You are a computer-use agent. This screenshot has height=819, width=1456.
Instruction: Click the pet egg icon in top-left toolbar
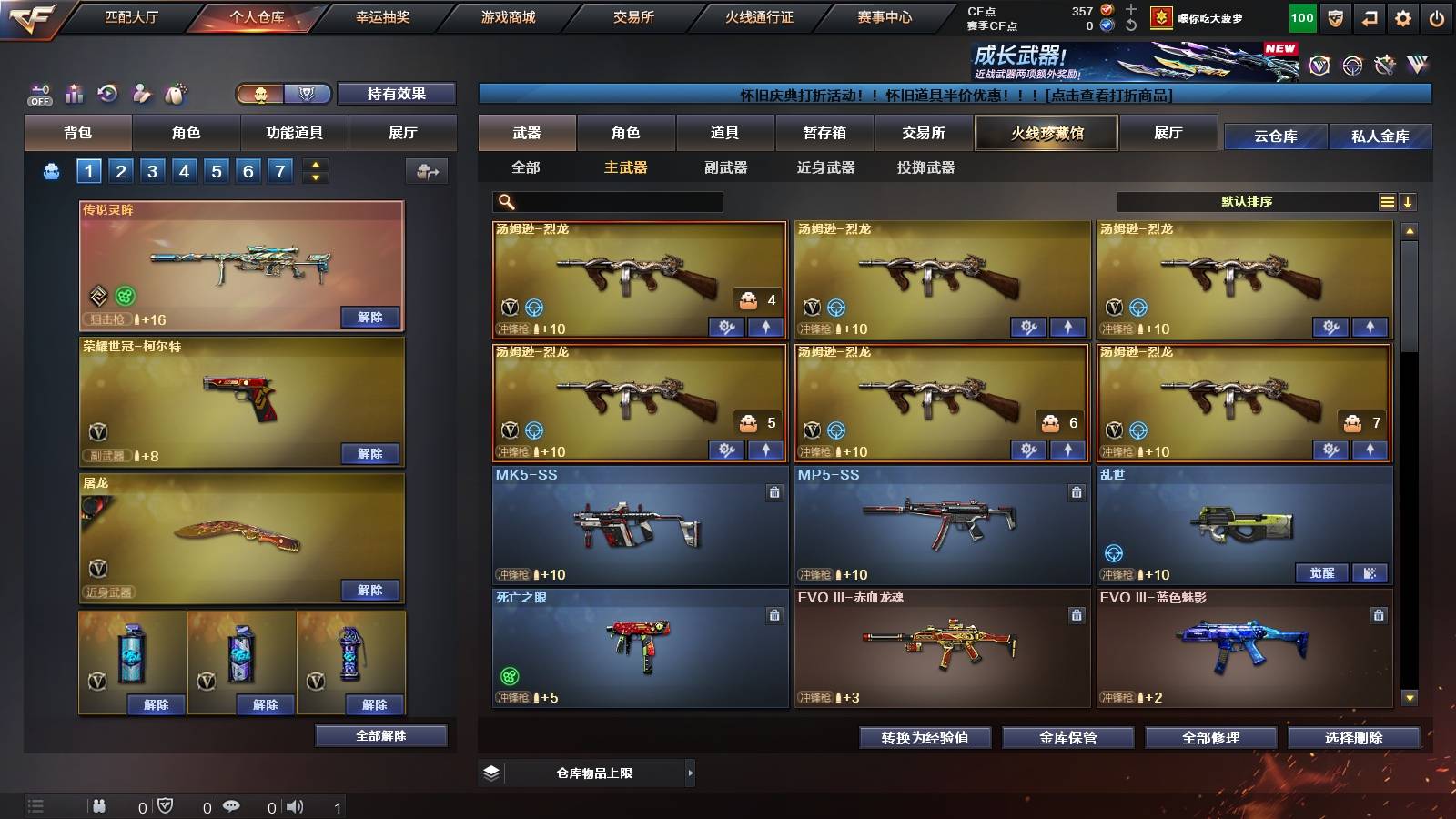click(x=176, y=93)
